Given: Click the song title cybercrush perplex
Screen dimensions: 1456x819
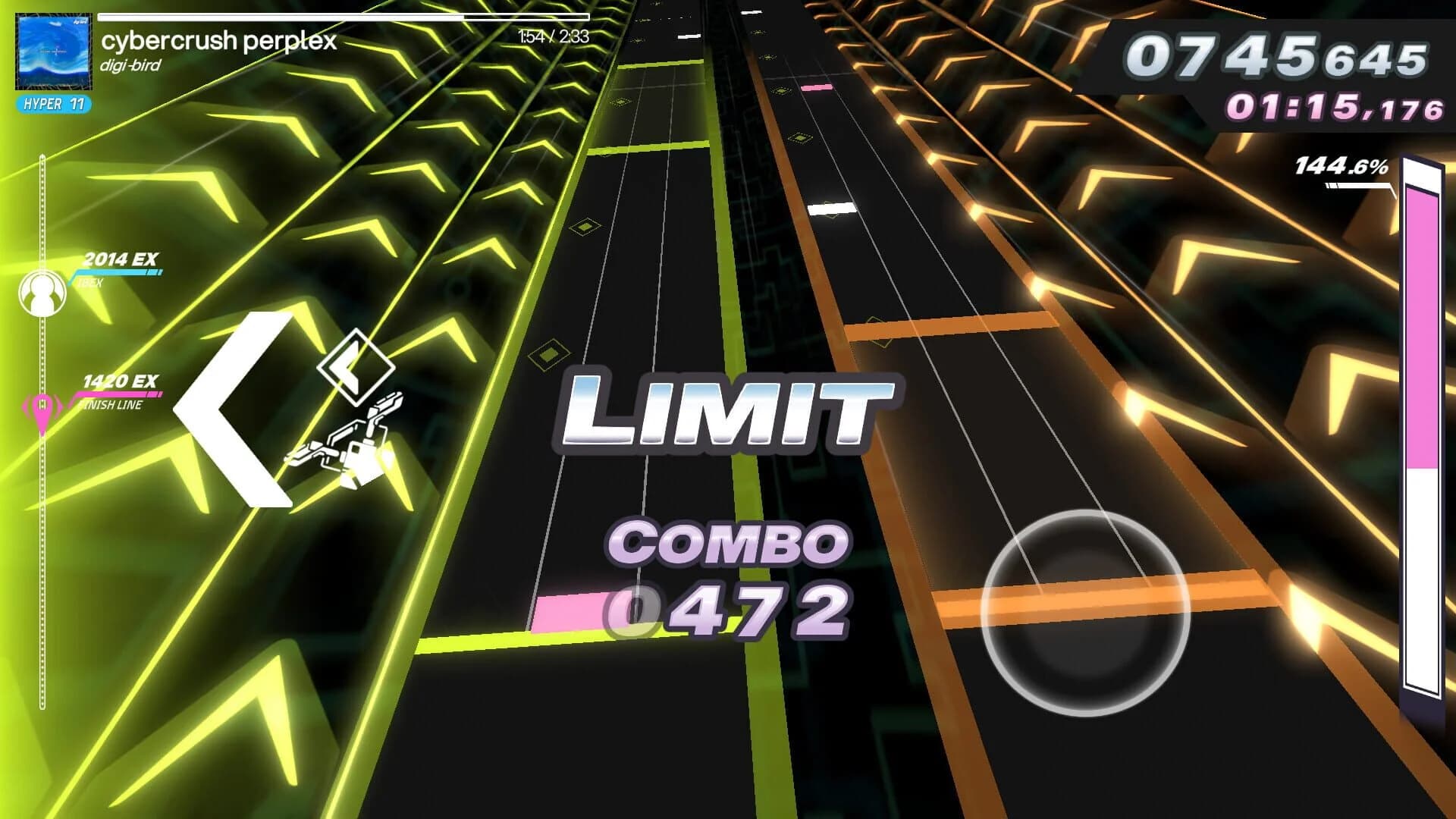Looking at the screenshot, I should pyautogui.click(x=218, y=43).
